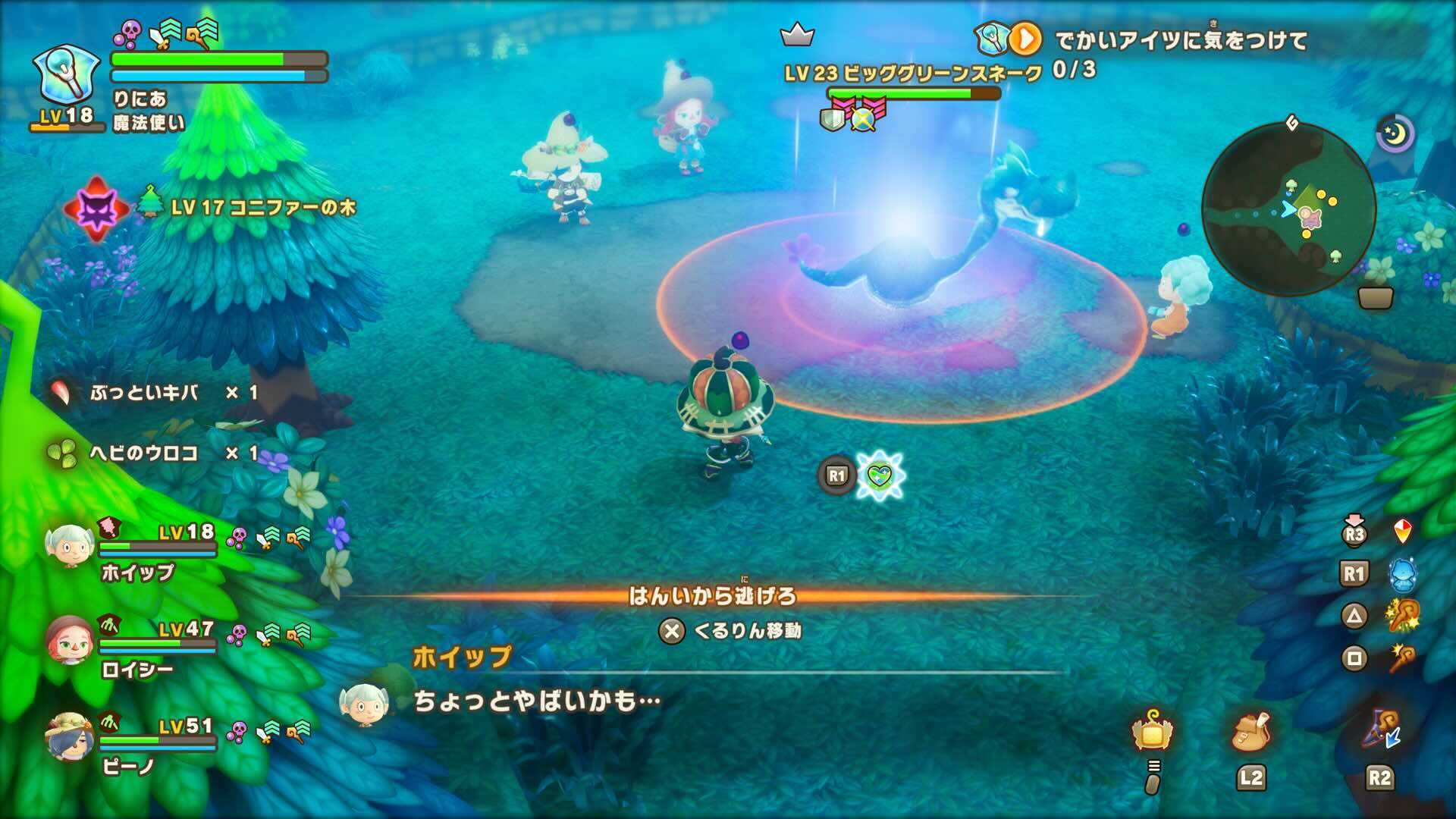Image resolution: width=1456 pixels, height=819 pixels.
Task: Select the sword buff chevron icon
Action: [165, 32]
